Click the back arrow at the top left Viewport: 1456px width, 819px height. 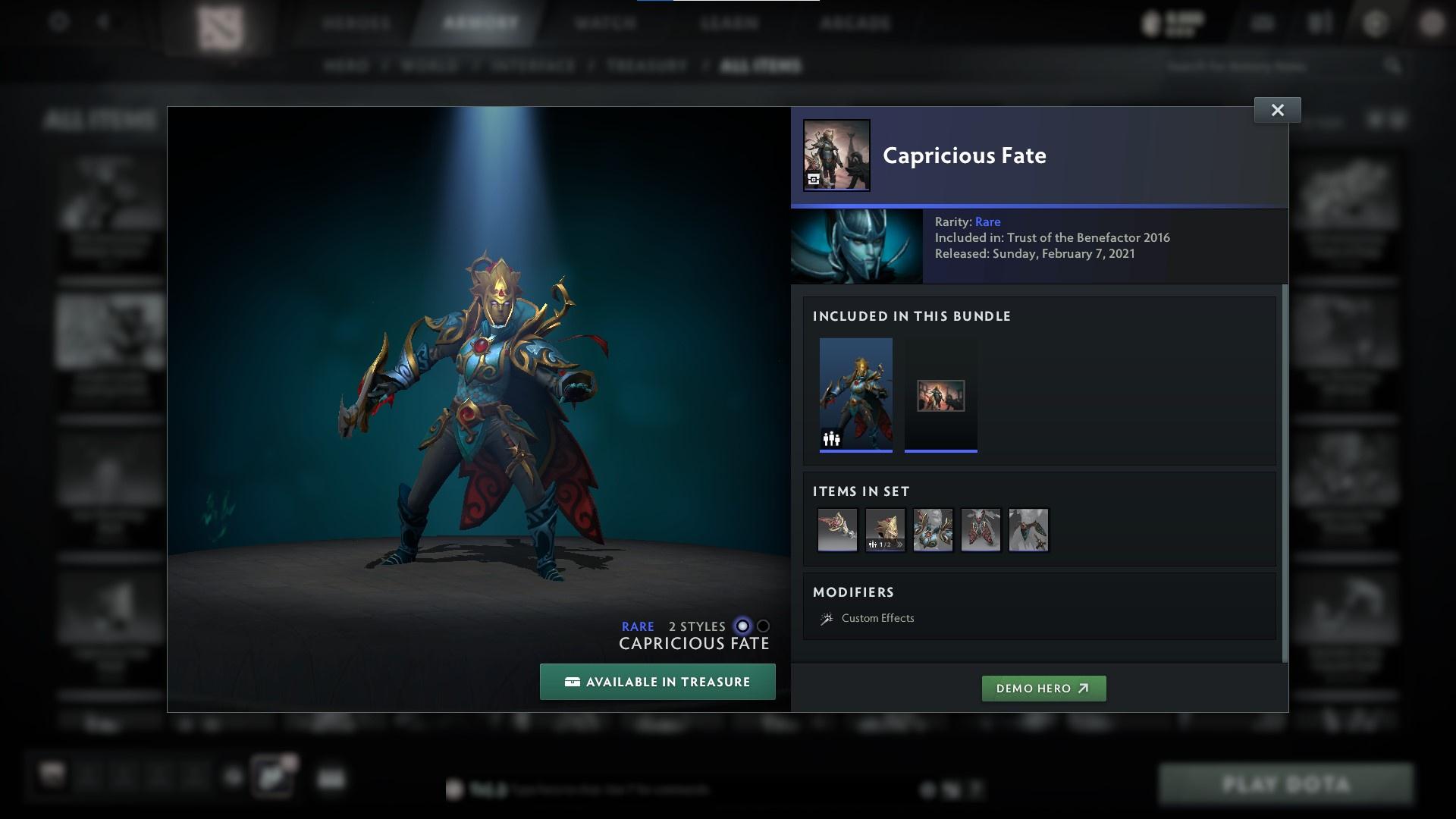pyautogui.click(x=104, y=22)
